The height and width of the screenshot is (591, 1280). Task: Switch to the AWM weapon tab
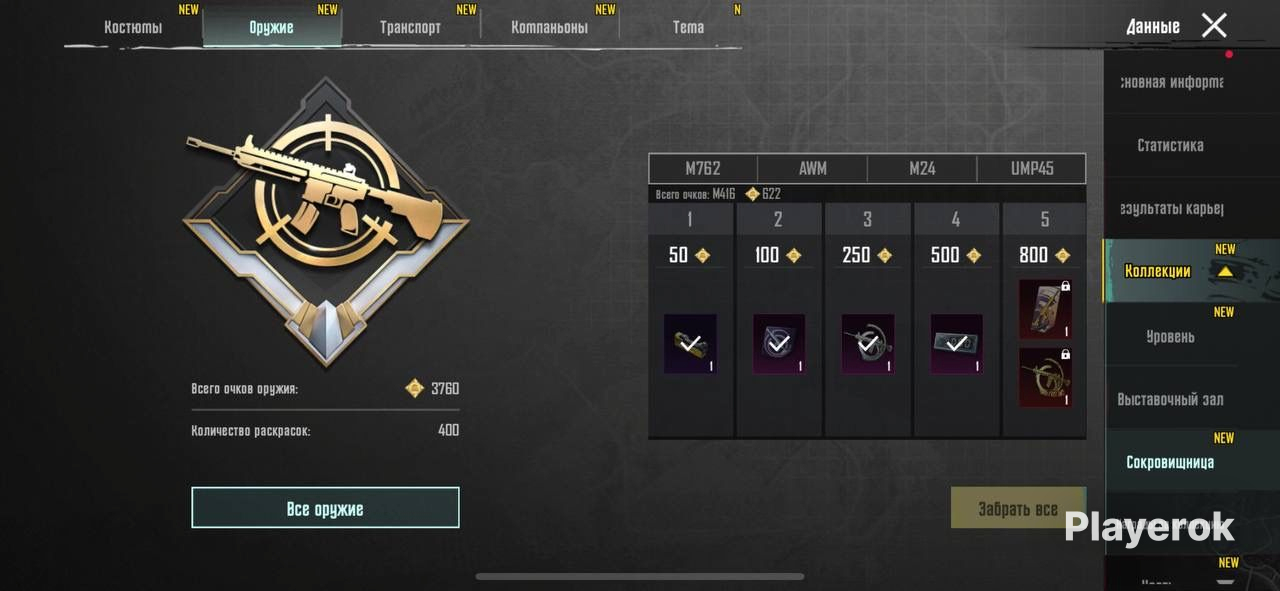click(812, 168)
